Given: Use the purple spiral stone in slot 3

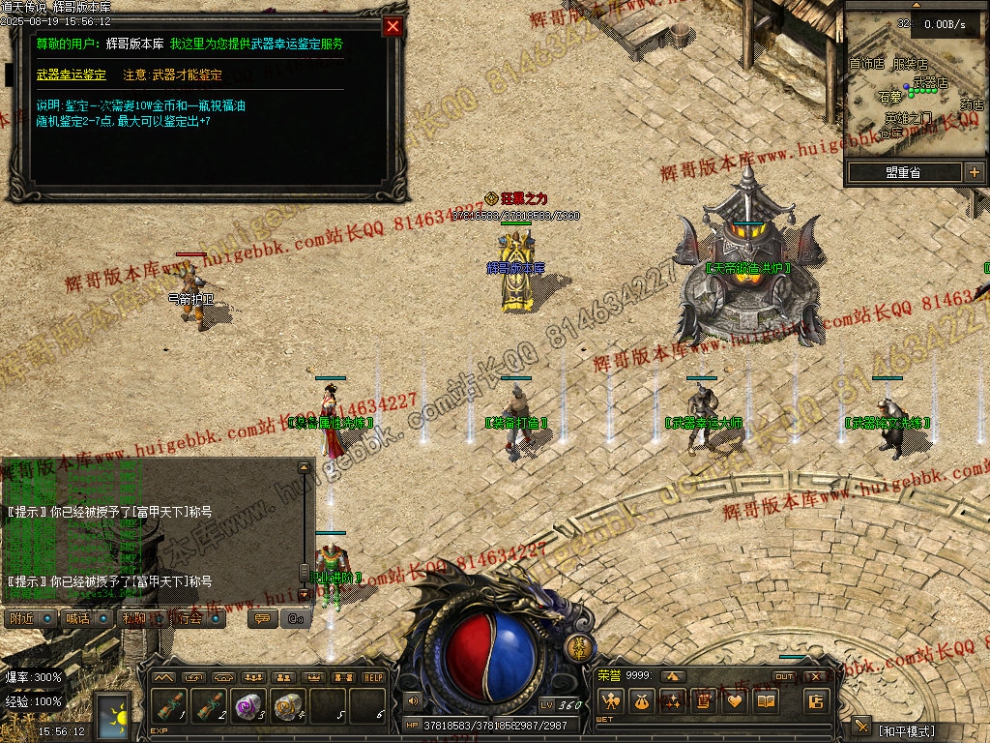Looking at the screenshot, I should coord(248,706).
